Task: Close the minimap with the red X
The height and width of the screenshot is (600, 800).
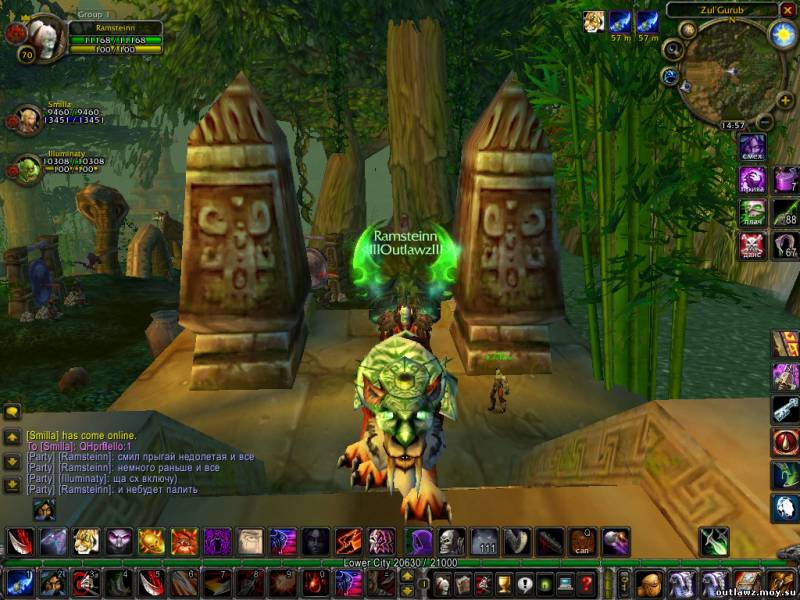Action: click(785, 10)
